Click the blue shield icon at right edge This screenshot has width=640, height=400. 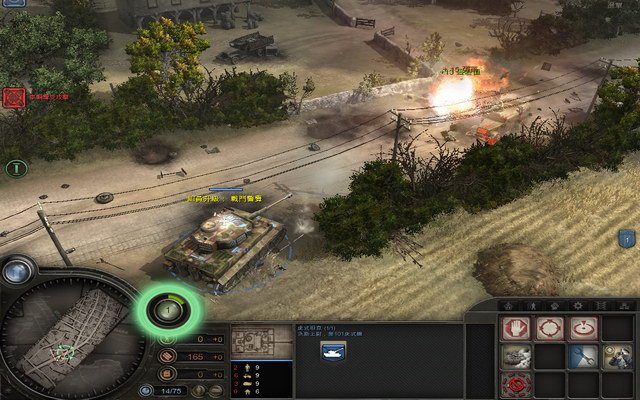pyautogui.click(x=627, y=238)
